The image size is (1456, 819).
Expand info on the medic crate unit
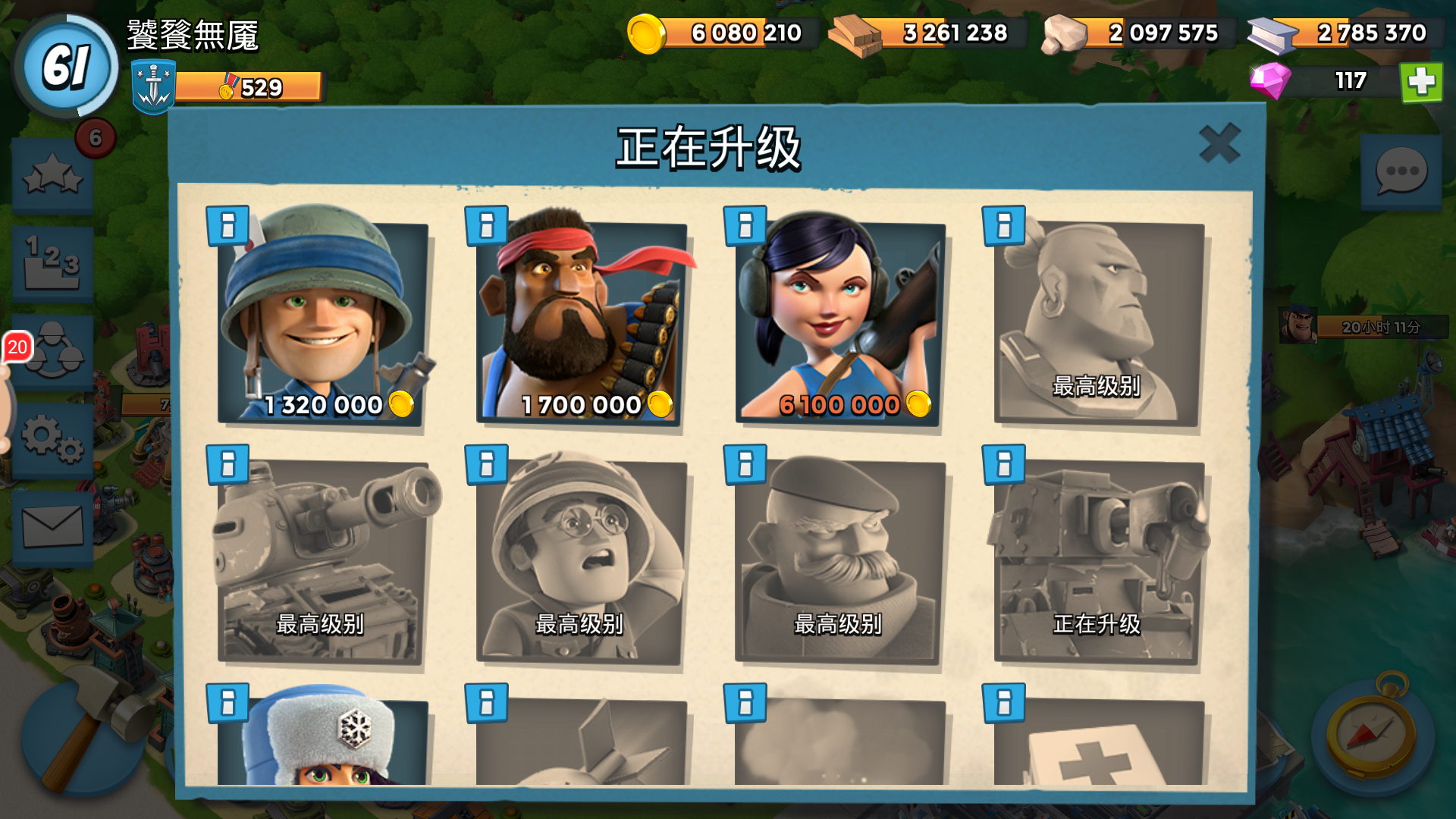[1004, 704]
